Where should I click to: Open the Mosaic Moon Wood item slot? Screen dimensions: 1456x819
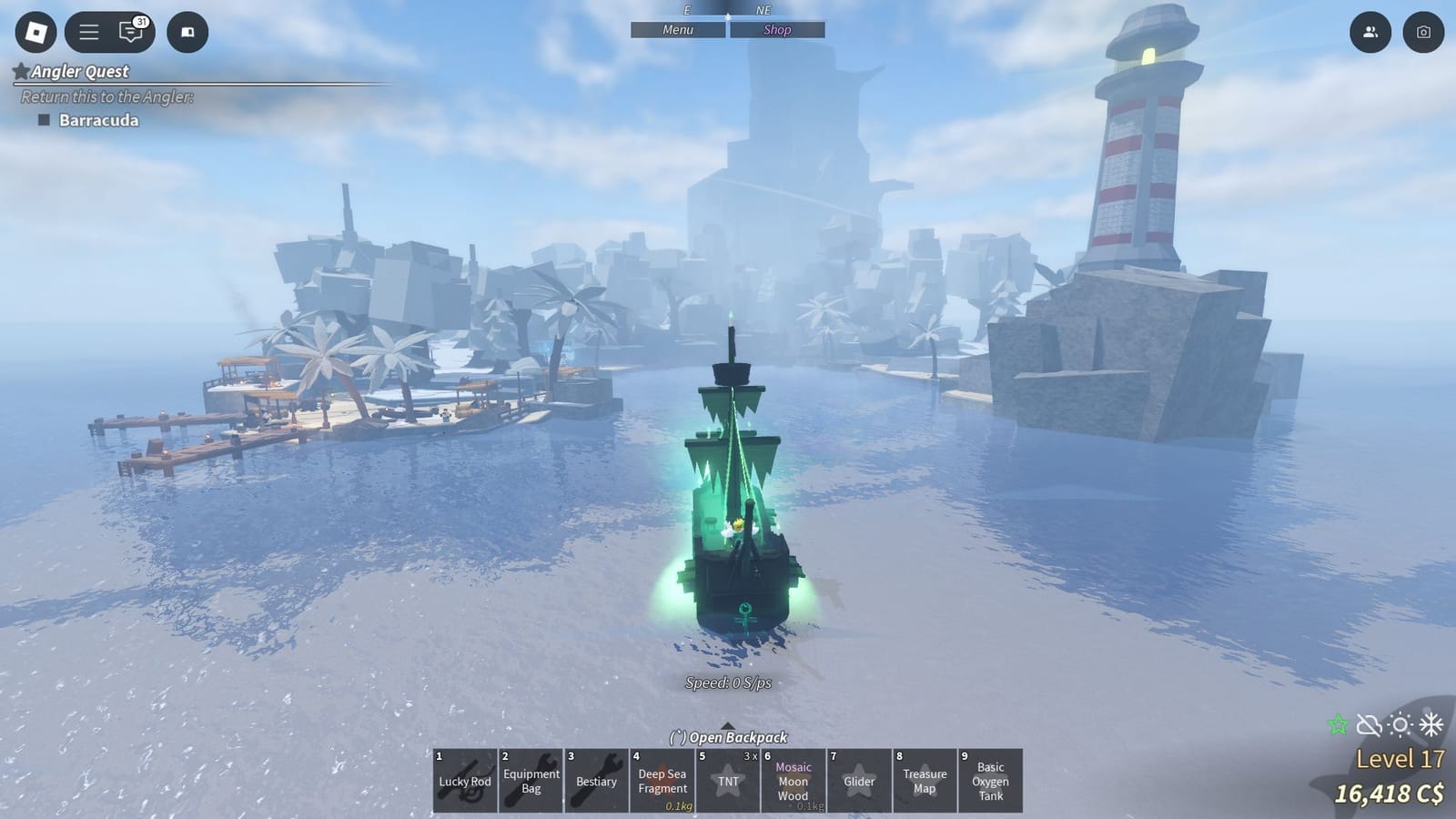pyautogui.click(x=794, y=781)
